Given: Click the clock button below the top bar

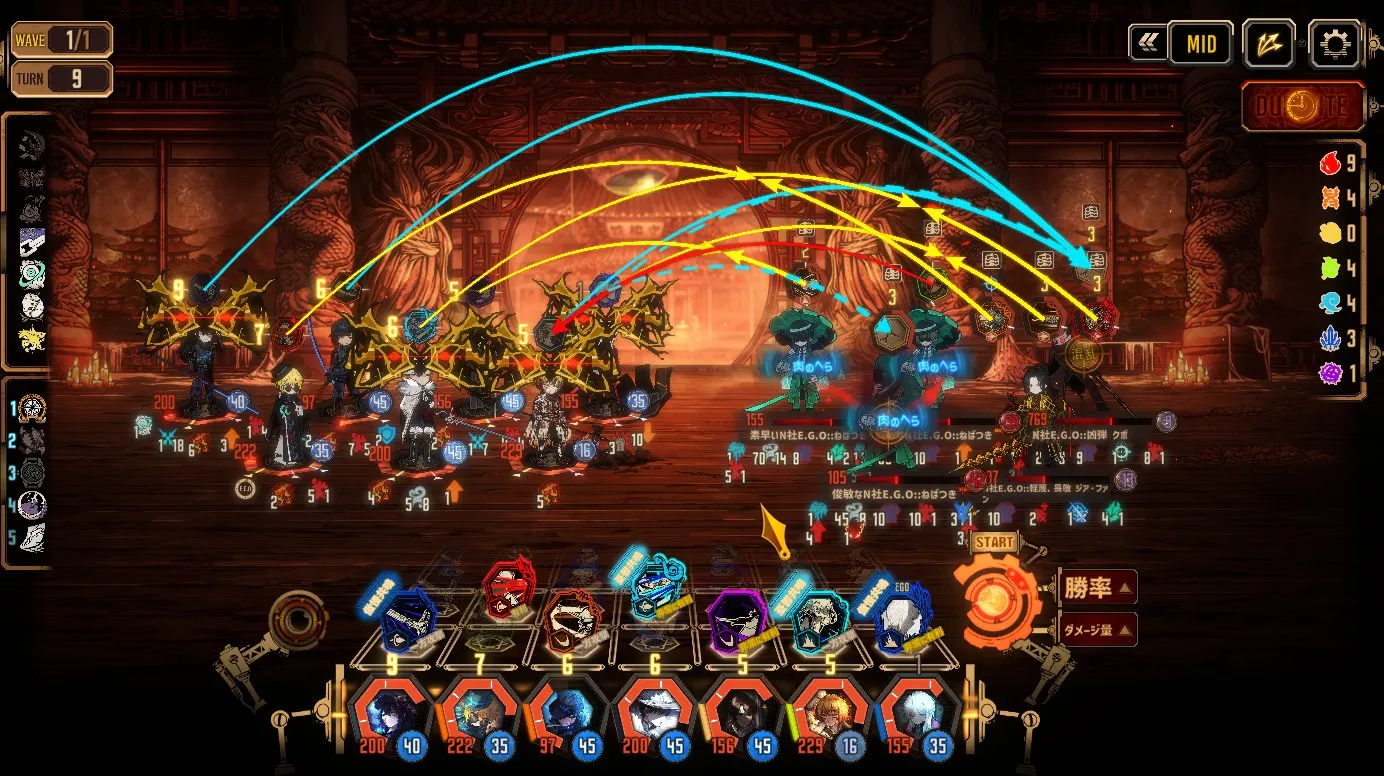Looking at the screenshot, I should [x=1303, y=107].
